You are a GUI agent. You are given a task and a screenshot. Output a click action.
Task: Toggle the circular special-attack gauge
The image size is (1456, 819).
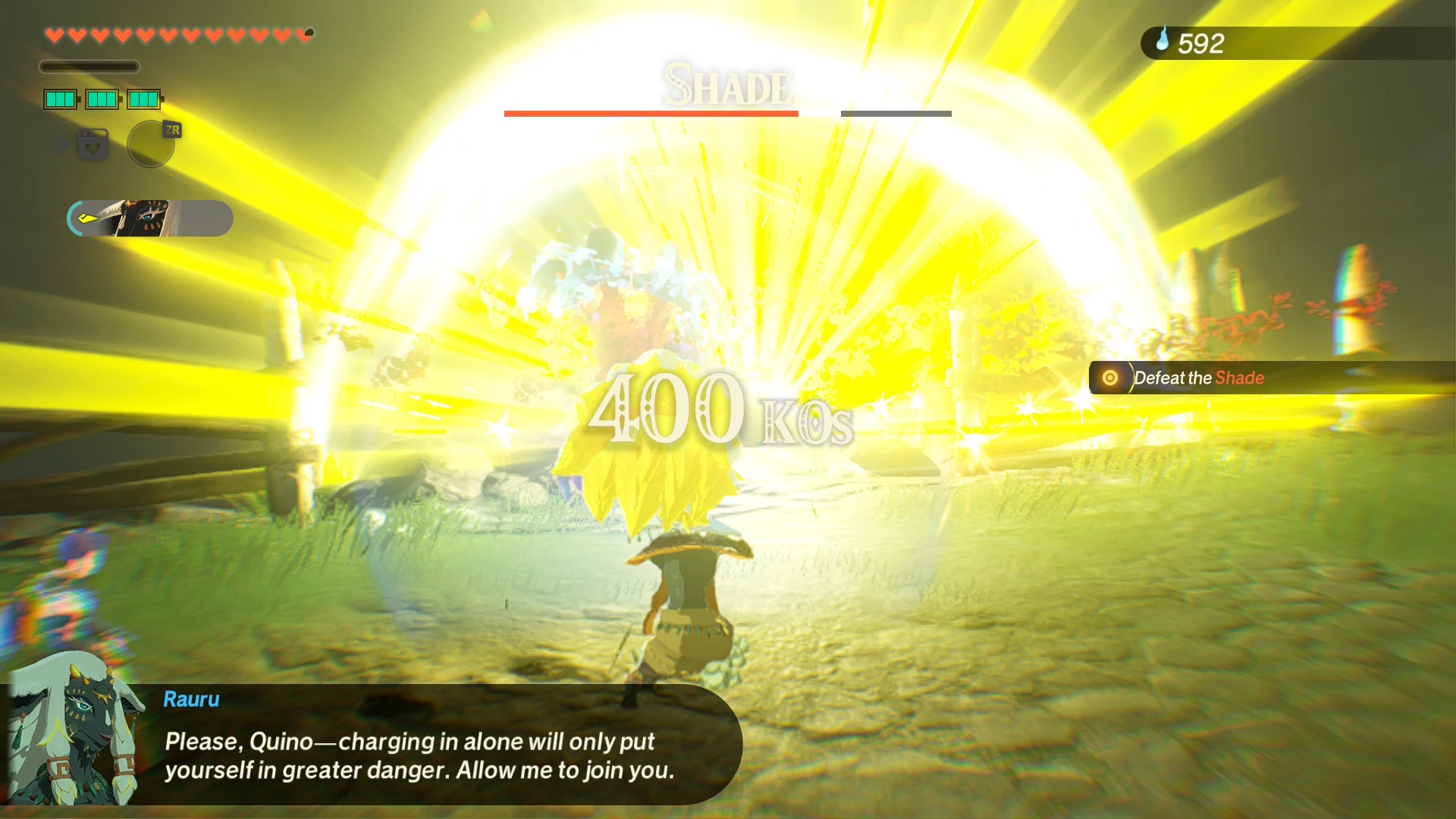click(150, 144)
